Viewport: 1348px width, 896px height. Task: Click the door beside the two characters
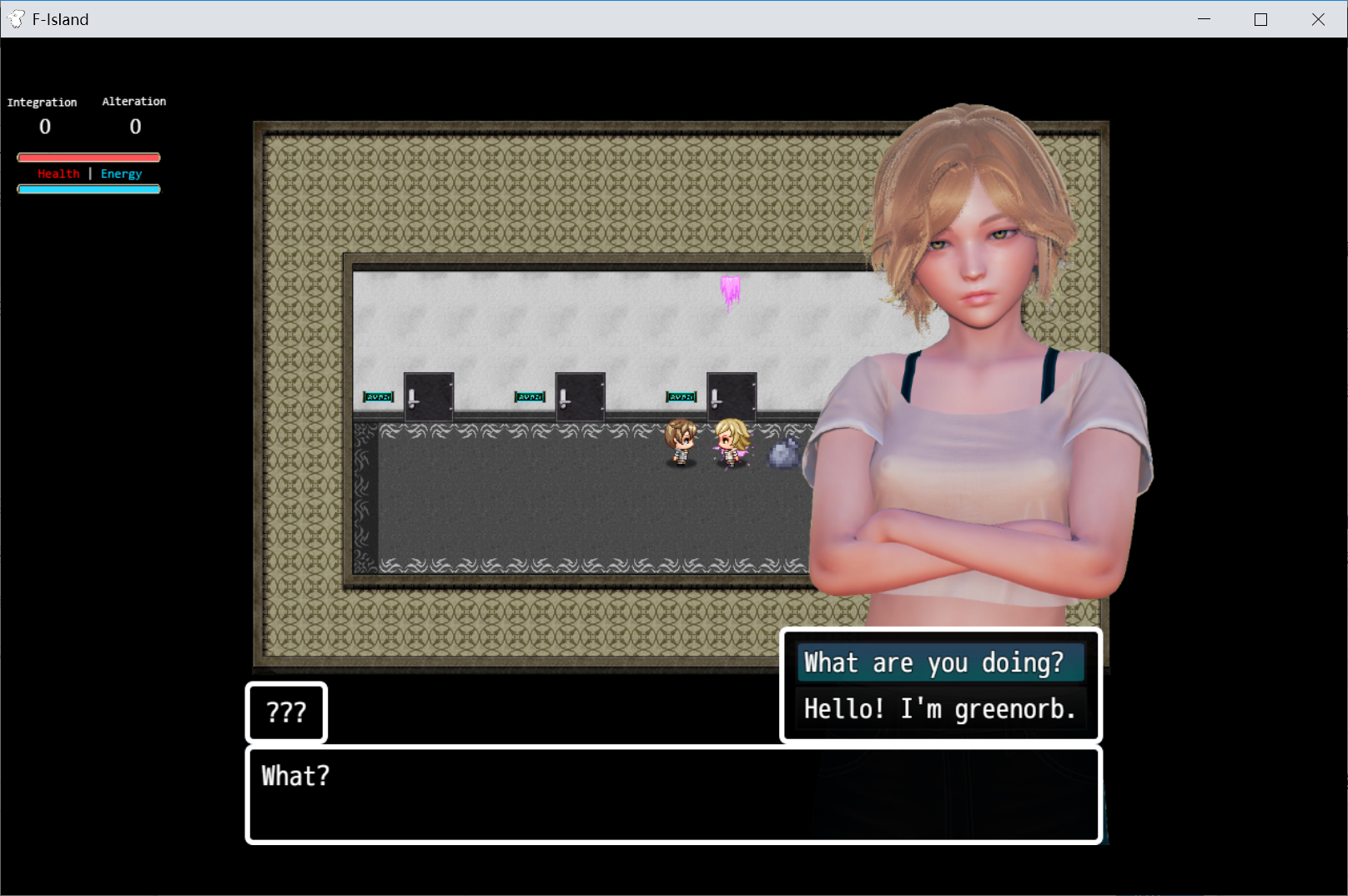pyautogui.click(x=732, y=396)
